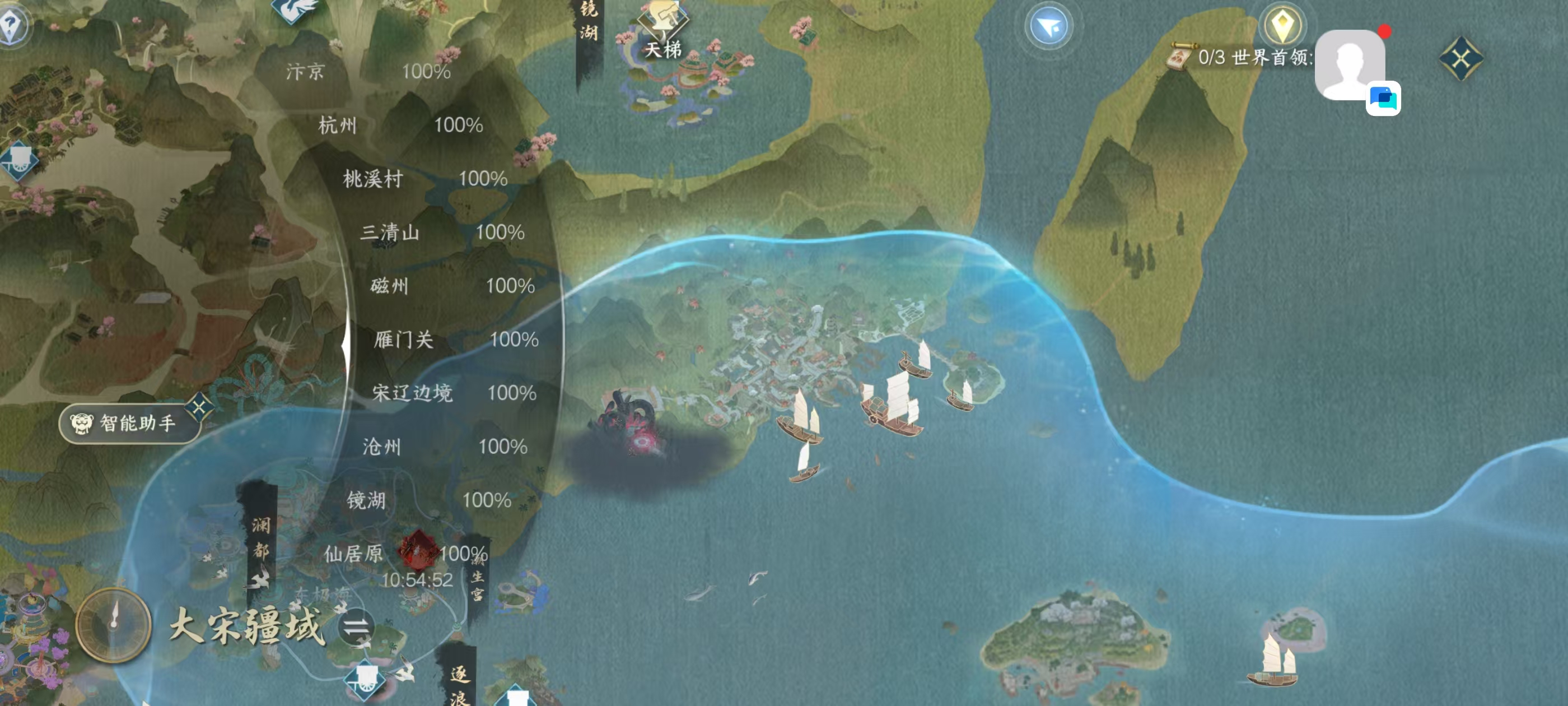1568x706 pixels.
Task: Select 汴京 in the region list
Action: (x=306, y=72)
